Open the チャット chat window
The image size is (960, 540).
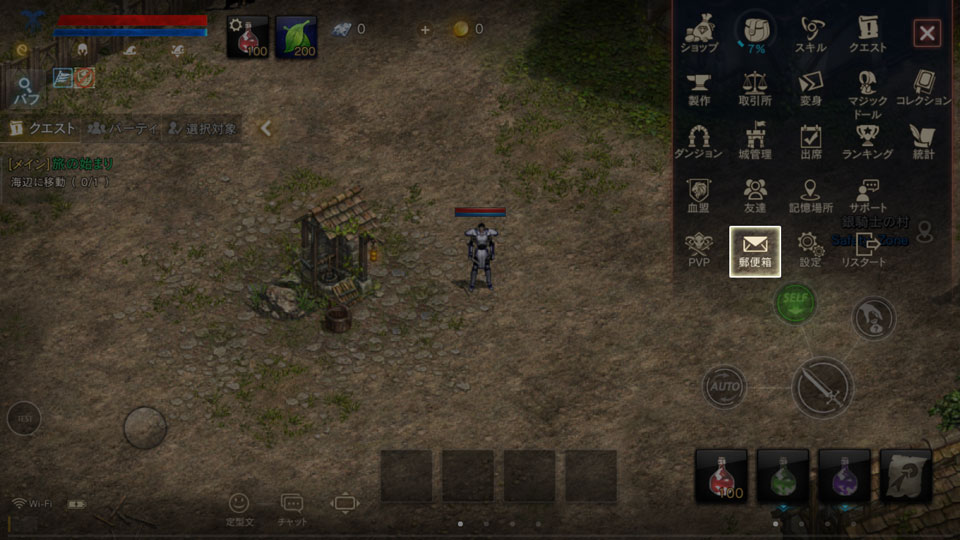click(x=292, y=509)
